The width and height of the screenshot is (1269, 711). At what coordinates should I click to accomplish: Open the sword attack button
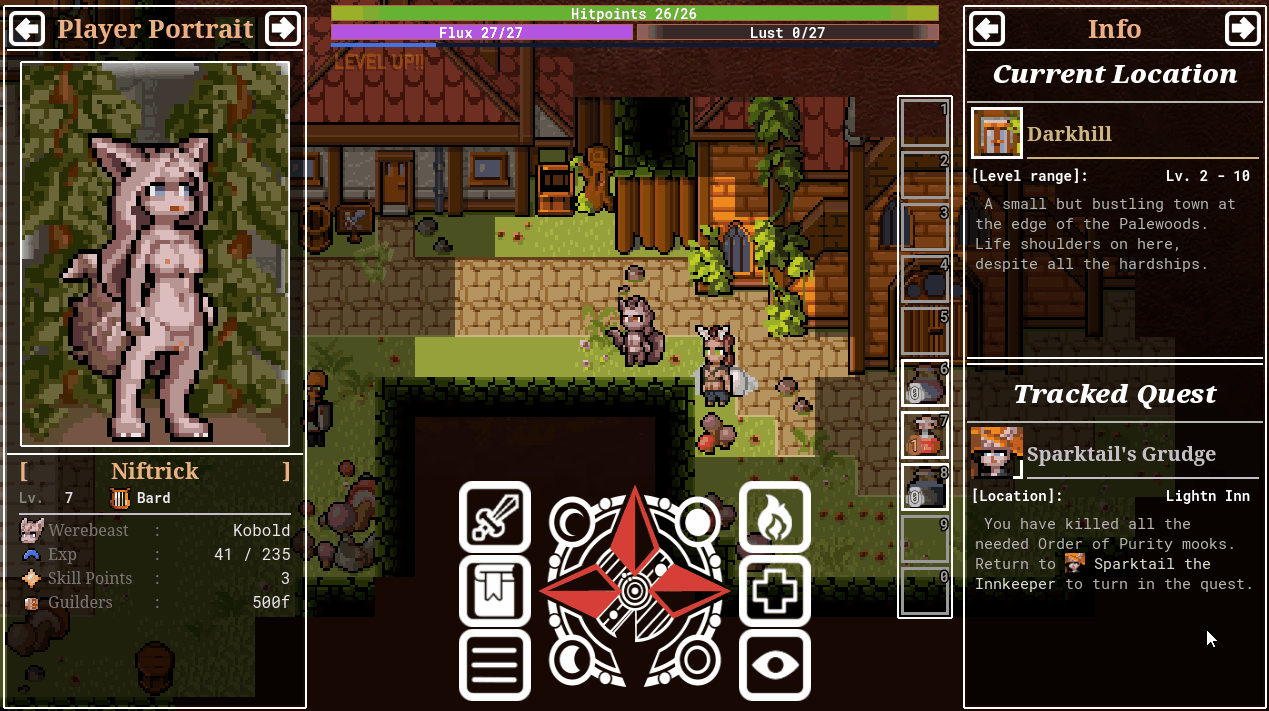coord(494,517)
